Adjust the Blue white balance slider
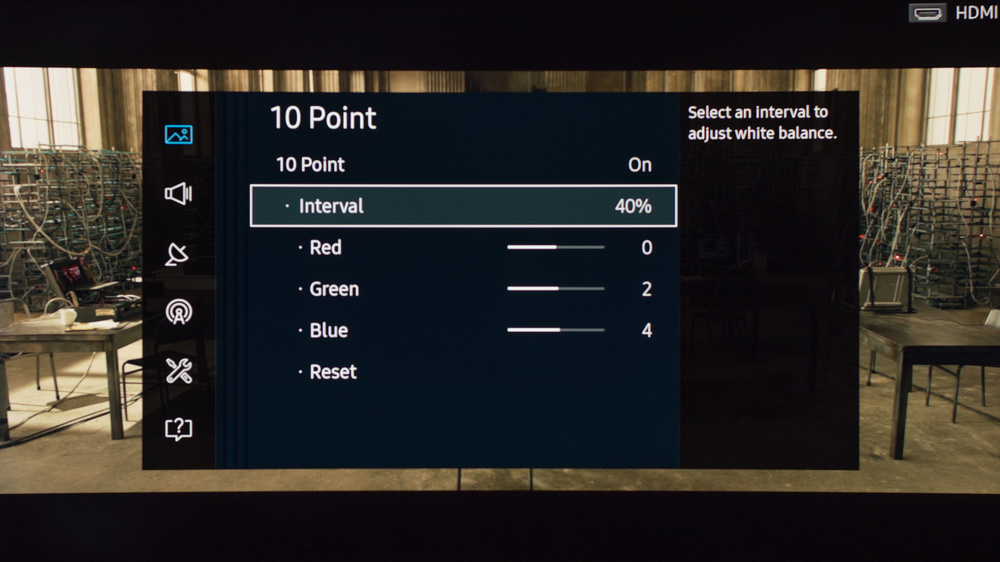1000x562 pixels. point(555,330)
